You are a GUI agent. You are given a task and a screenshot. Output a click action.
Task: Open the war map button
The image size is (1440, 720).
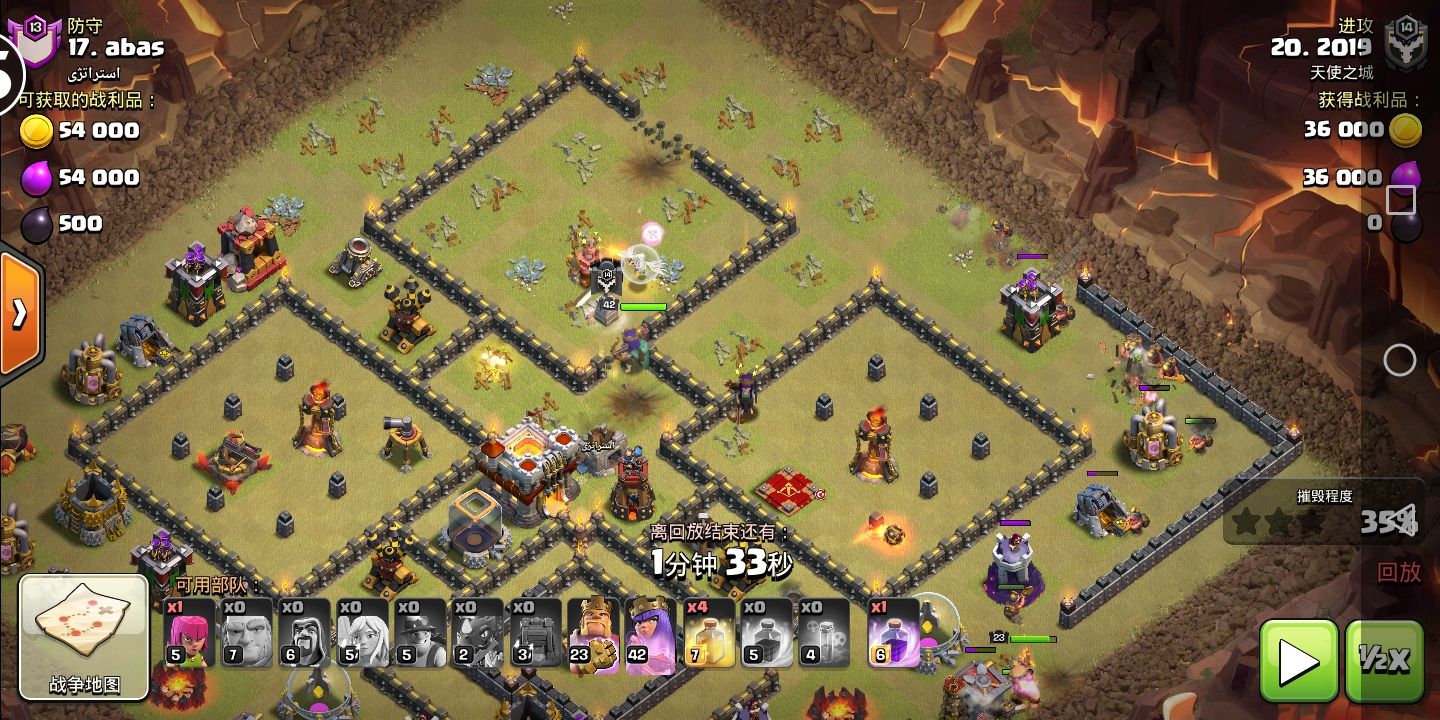84,636
